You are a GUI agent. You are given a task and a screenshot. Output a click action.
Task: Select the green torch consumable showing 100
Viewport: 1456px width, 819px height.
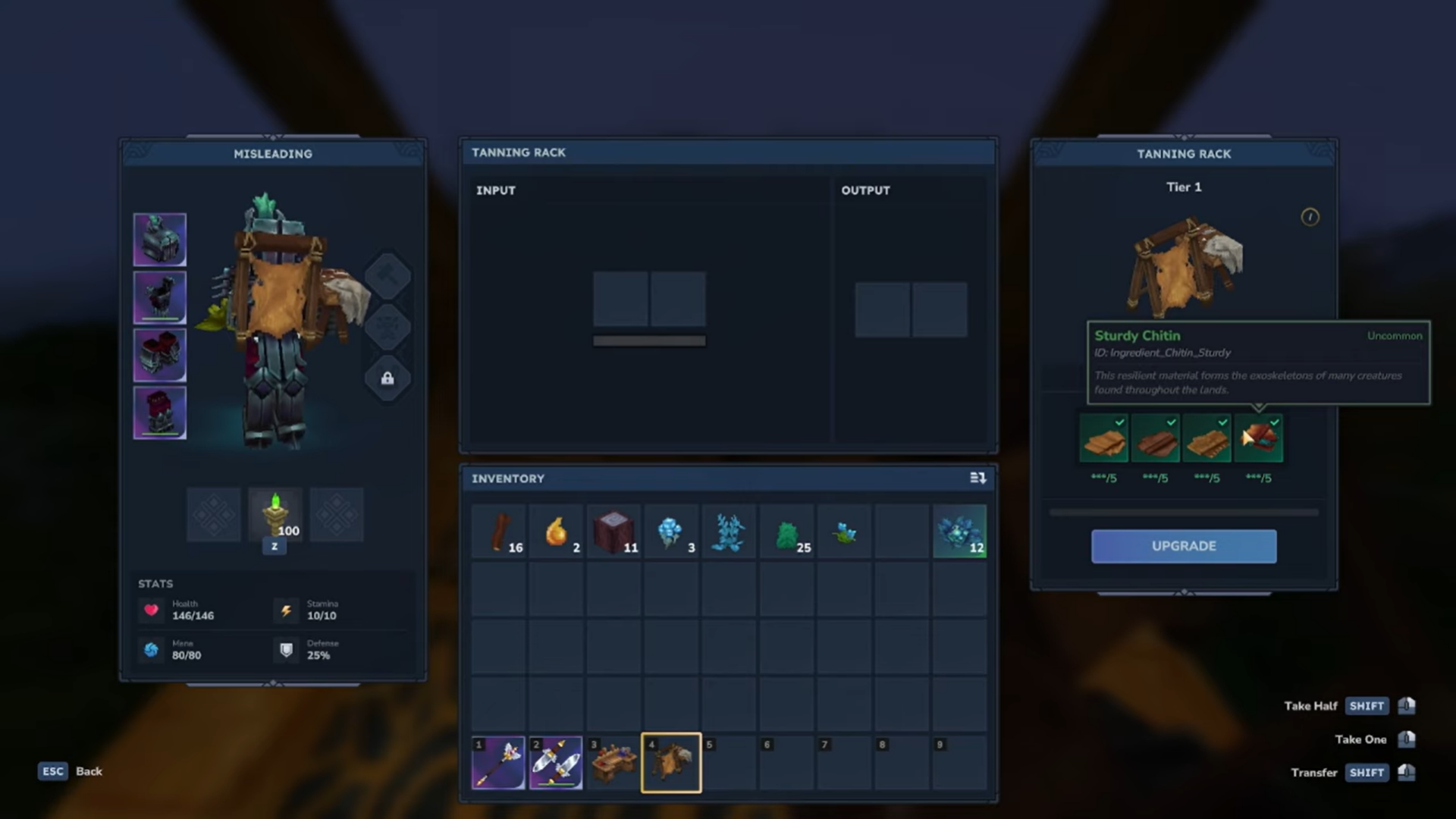point(275,514)
